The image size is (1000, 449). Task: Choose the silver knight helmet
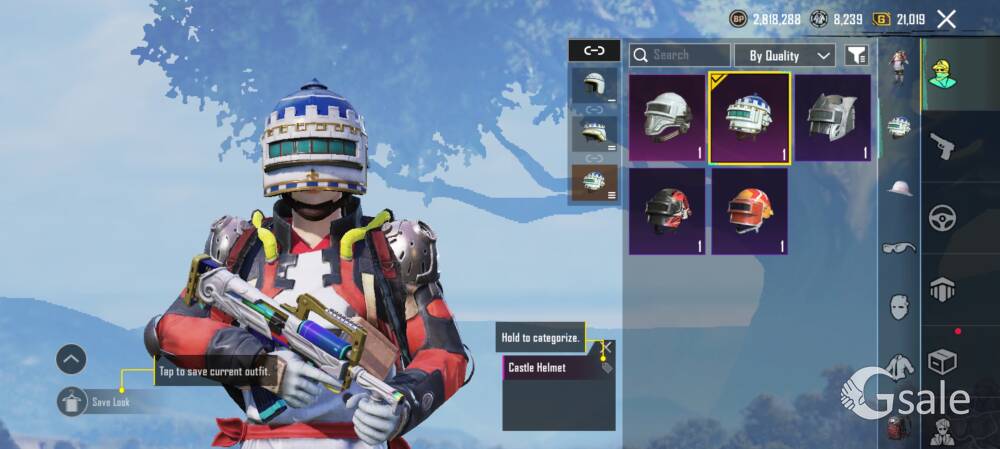click(832, 118)
